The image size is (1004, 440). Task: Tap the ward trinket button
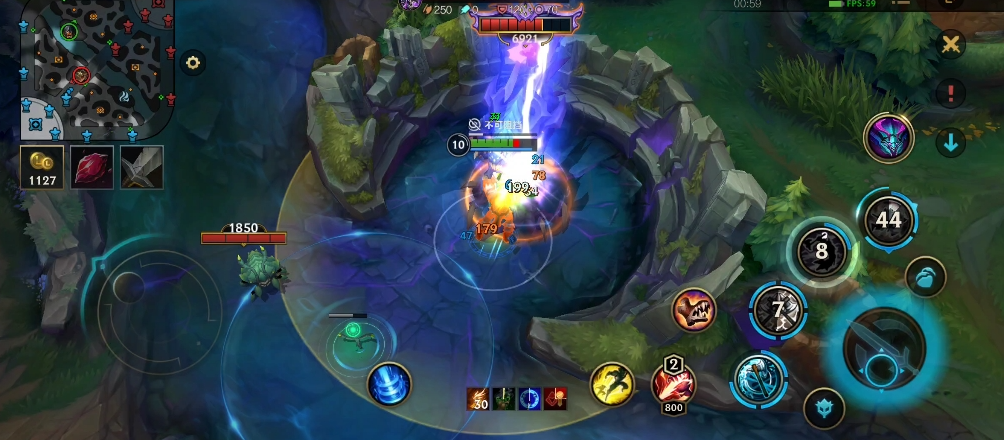click(x=824, y=407)
